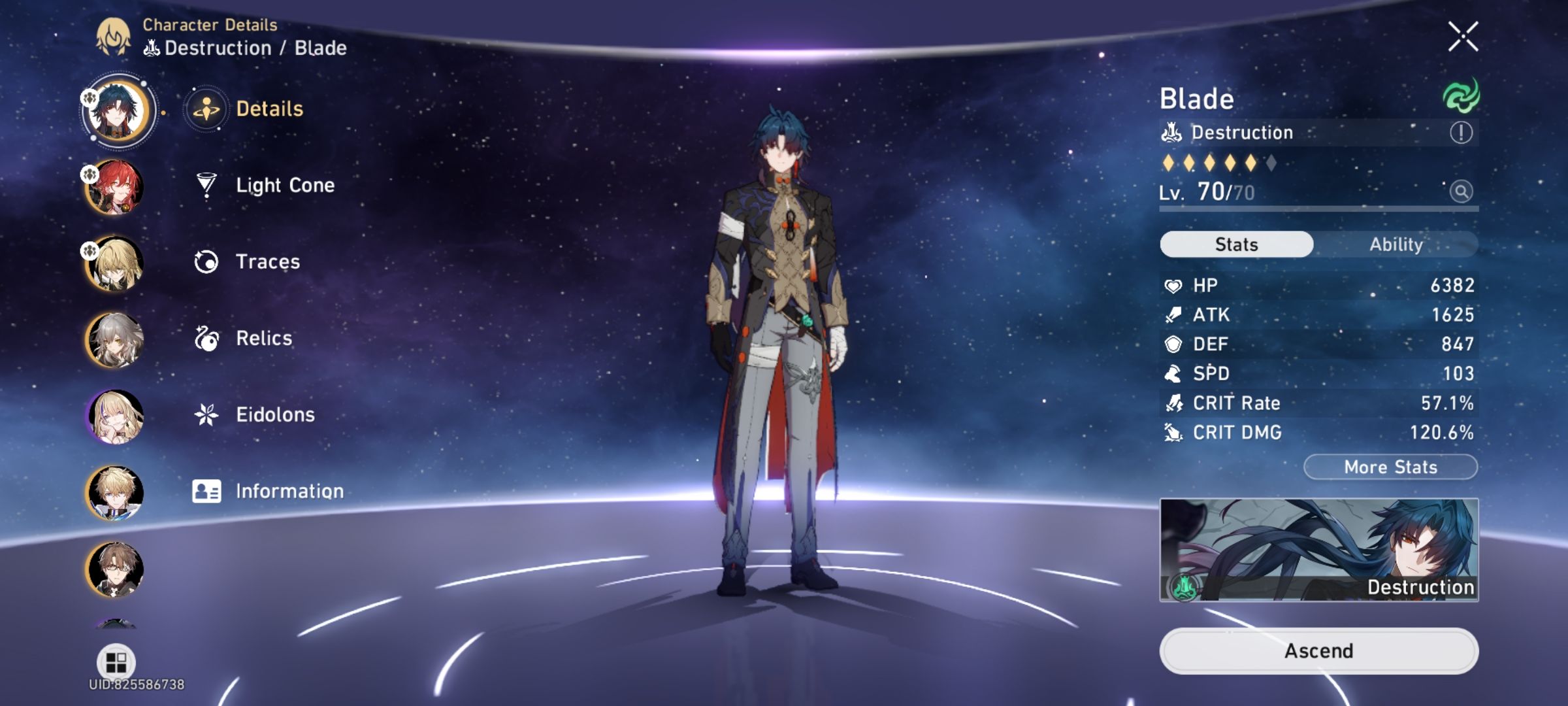Click the exclamation info icon next to Destruction

click(x=1461, y=133)
